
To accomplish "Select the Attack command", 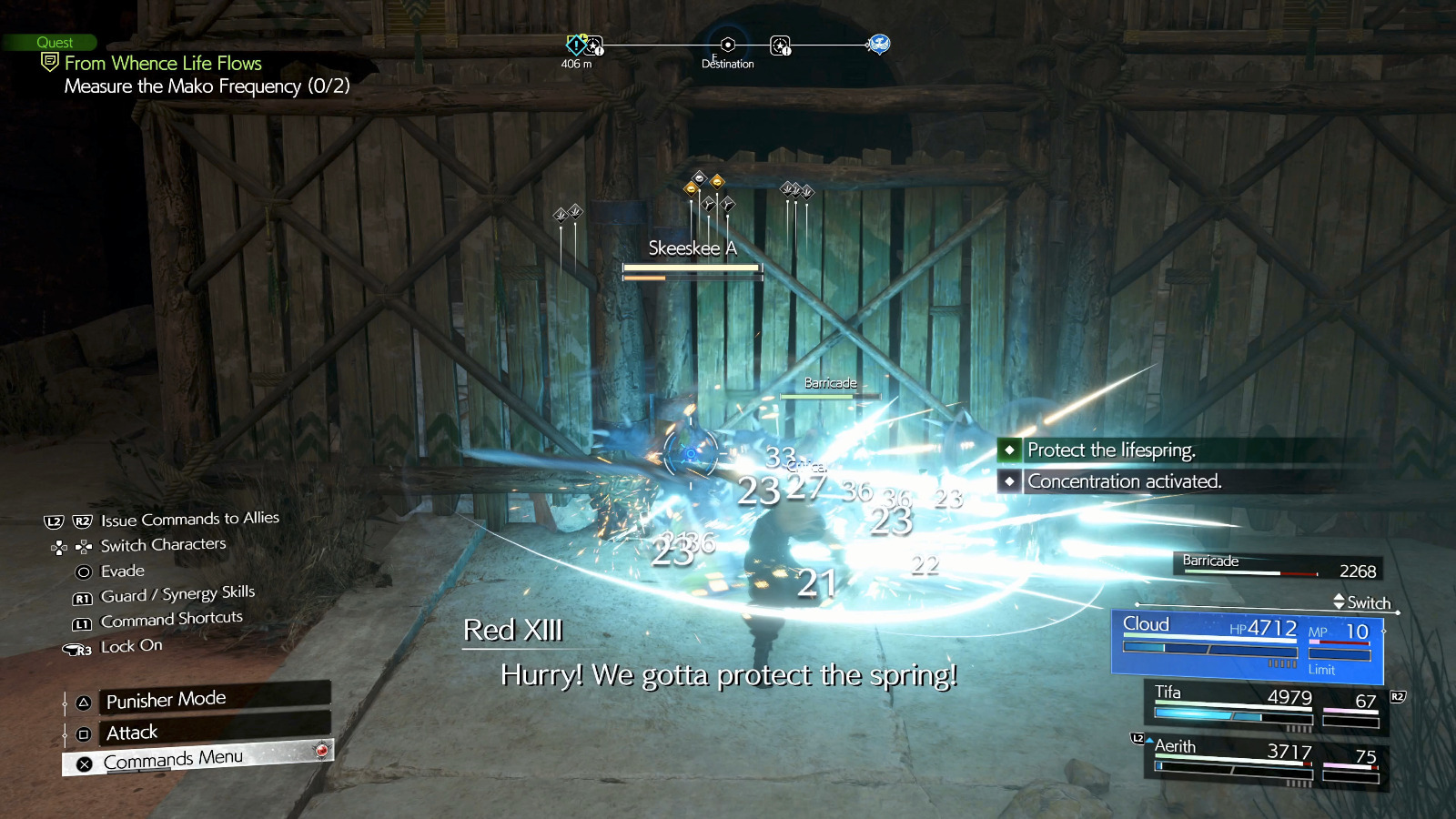I will coord(131,732).
